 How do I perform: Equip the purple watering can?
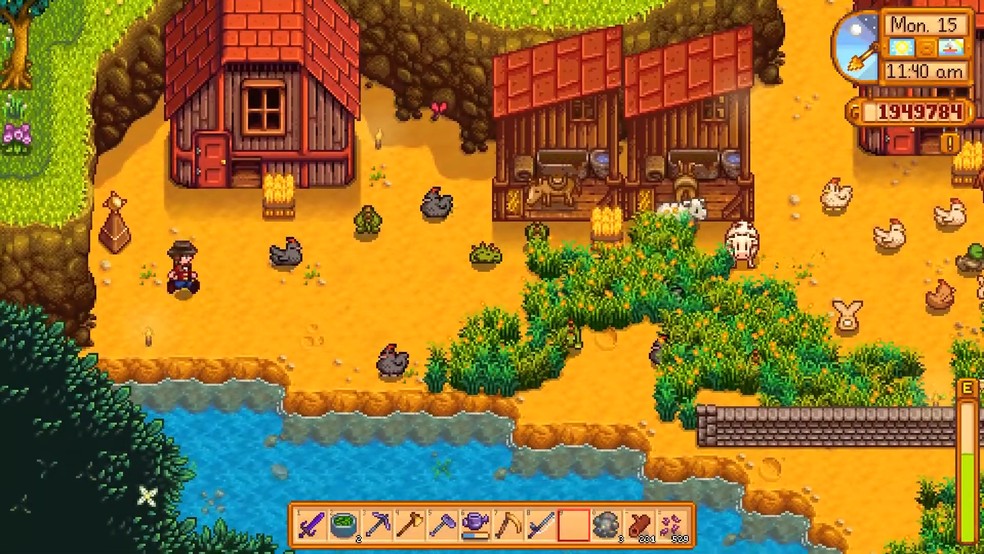(476, 524)
